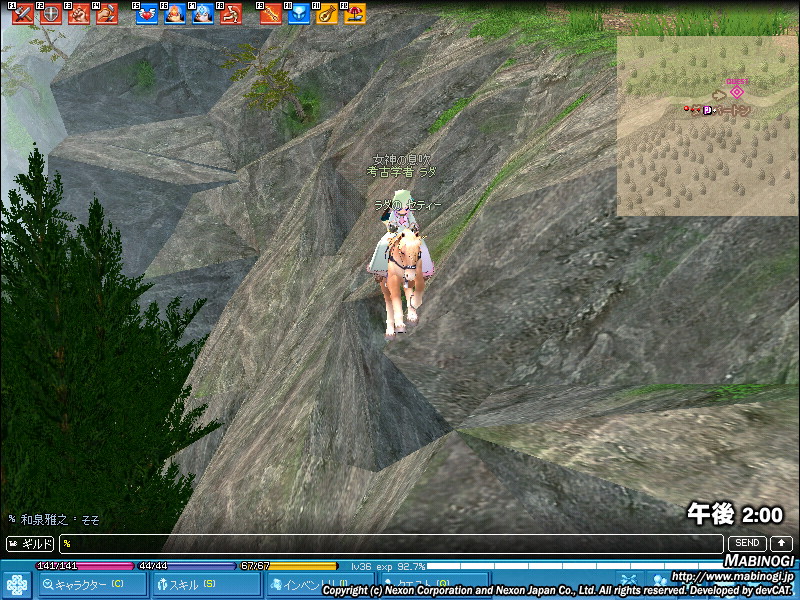Viewport: 800px width, 600px height.
Task: Select the winged heart healing skill
Action: click(x=146, y=14)
